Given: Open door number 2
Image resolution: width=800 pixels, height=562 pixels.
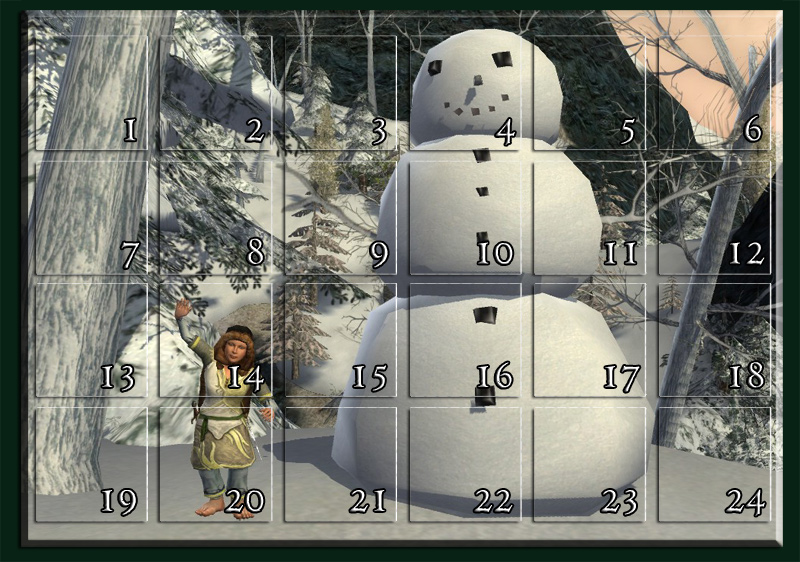Looking at the screenshot, I should point(215,94).
